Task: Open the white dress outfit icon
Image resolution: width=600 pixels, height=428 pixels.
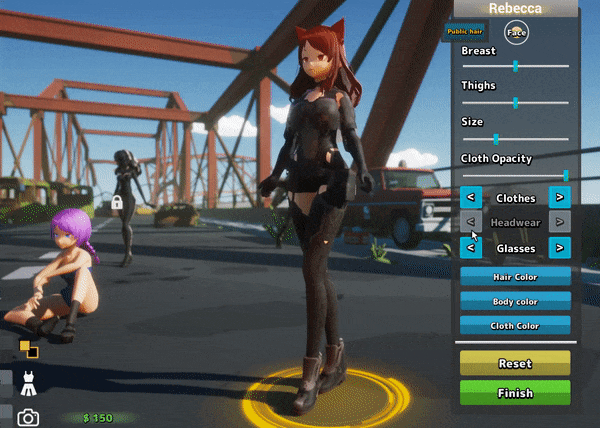Action: [x=29, y=381]
